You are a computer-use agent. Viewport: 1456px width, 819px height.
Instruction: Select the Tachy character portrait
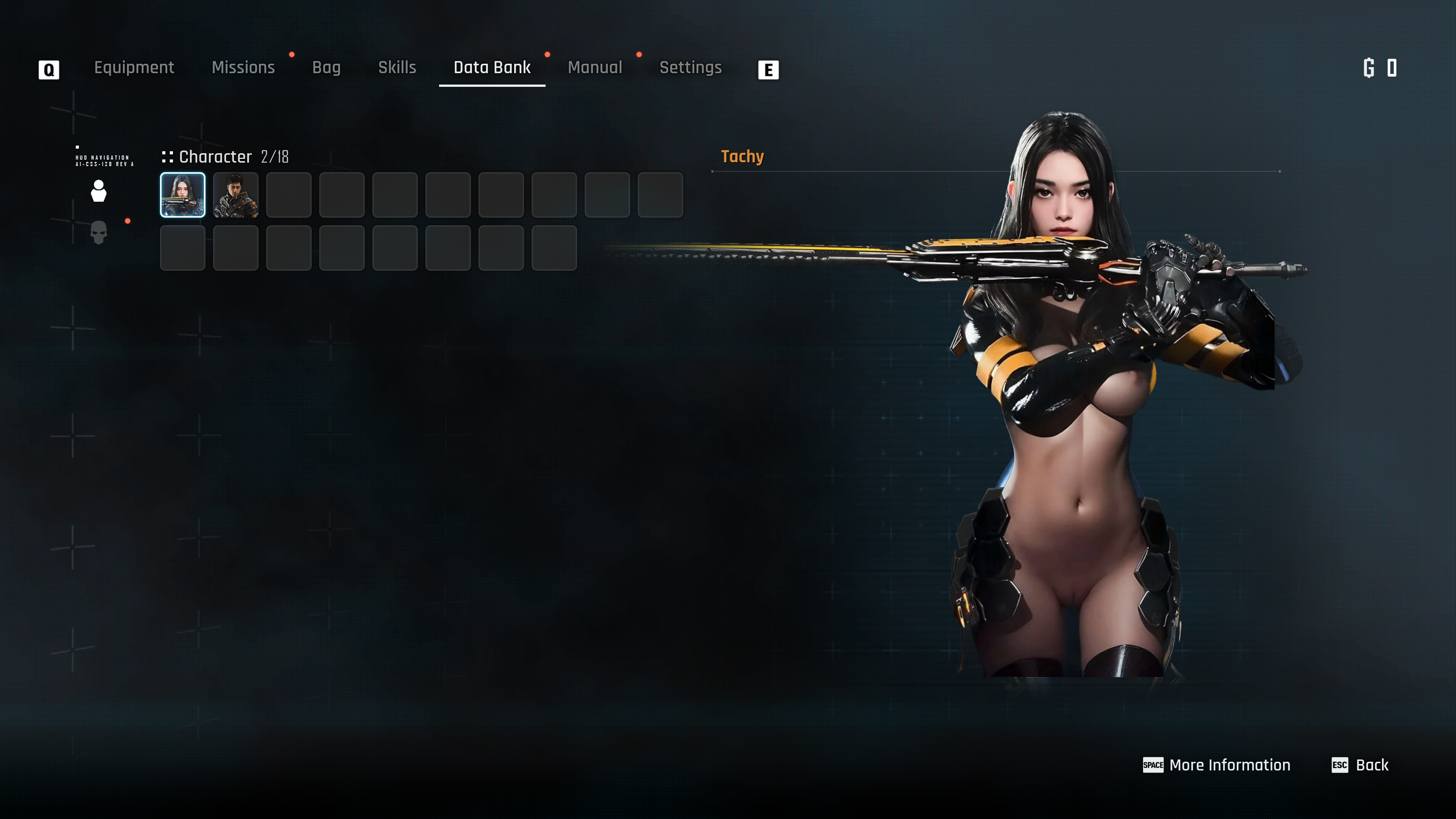click(x=182, y=195)
